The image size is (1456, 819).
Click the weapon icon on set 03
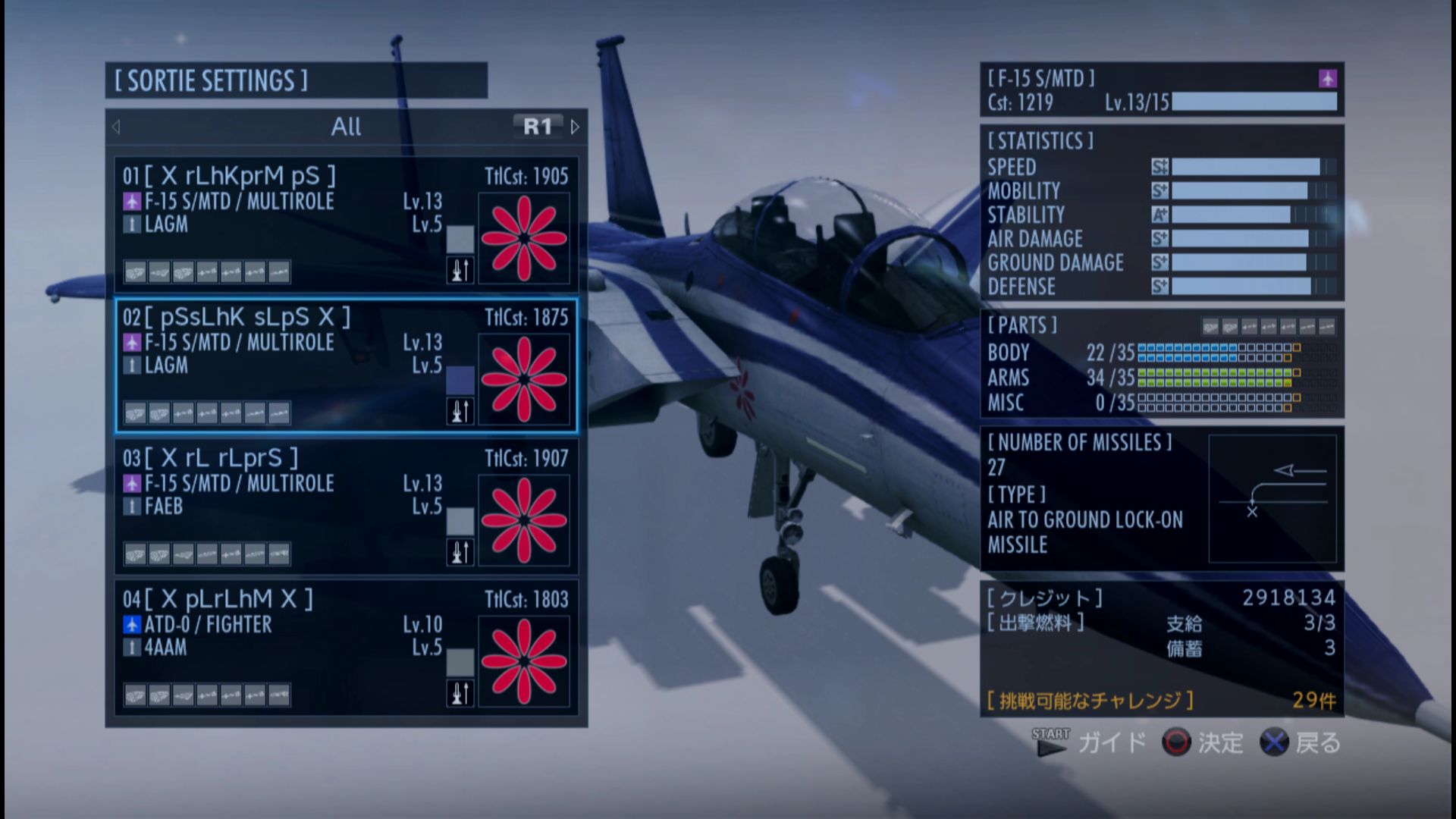coord(460,553)
